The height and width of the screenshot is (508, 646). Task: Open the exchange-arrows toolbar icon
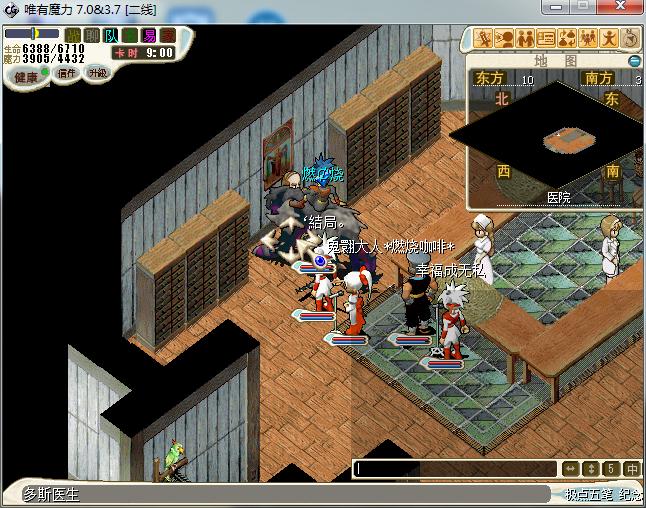click(x=567, y=39)
